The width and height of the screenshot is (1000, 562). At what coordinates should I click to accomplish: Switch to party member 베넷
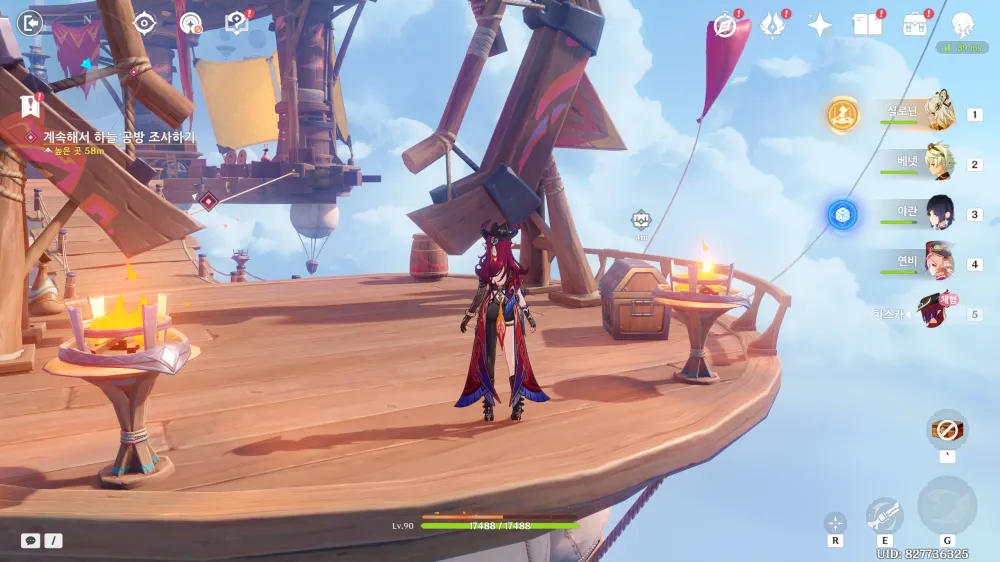coord(938,163)
